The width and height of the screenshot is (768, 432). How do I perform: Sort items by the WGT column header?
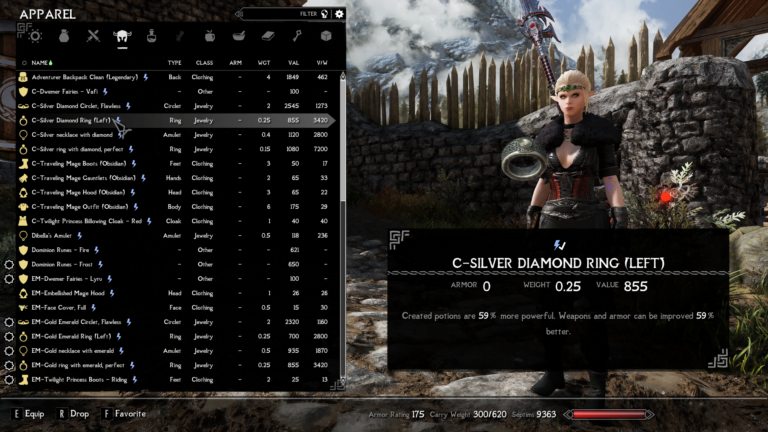click(x=265, y=62)
